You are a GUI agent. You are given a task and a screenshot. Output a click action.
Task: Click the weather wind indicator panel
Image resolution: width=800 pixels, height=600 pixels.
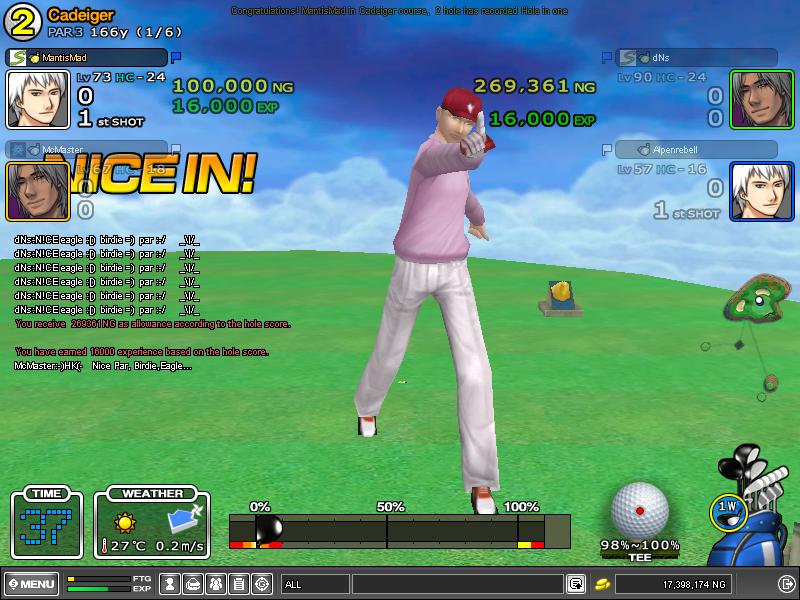[x=153, y=523]
